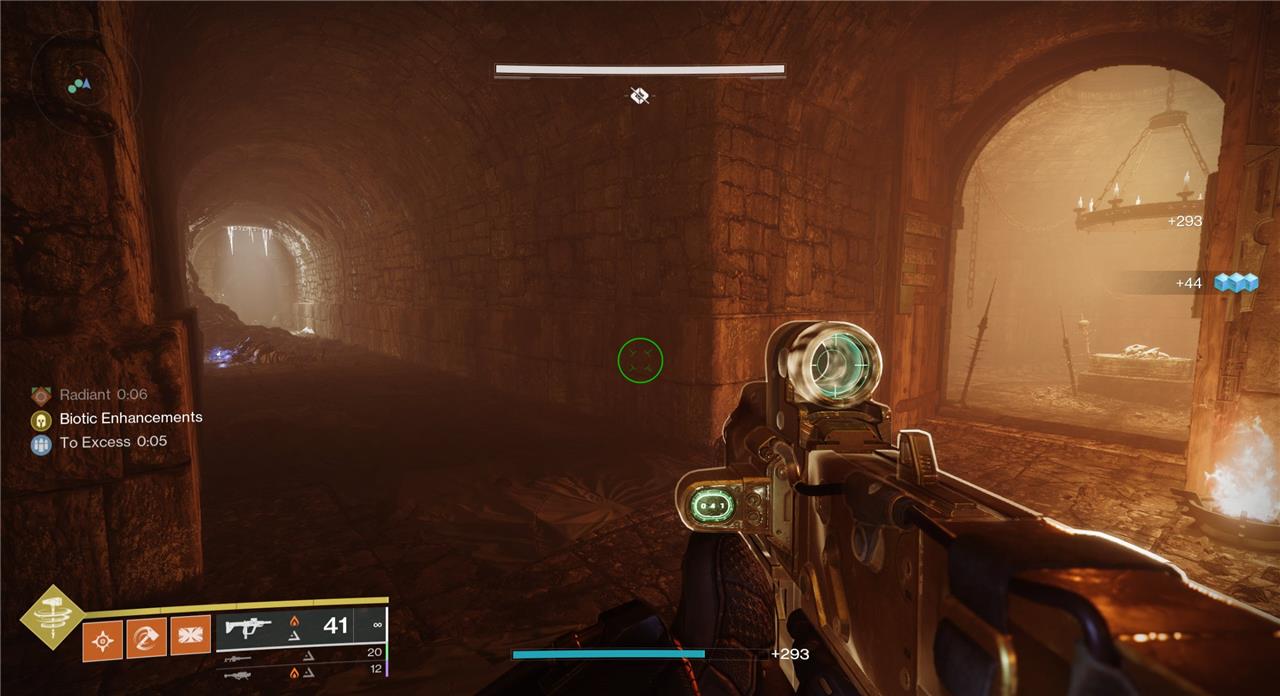The width and height of the screenshot is (1280, 696).
Task: Select the grenade ability icon
Action: point(104,636)
